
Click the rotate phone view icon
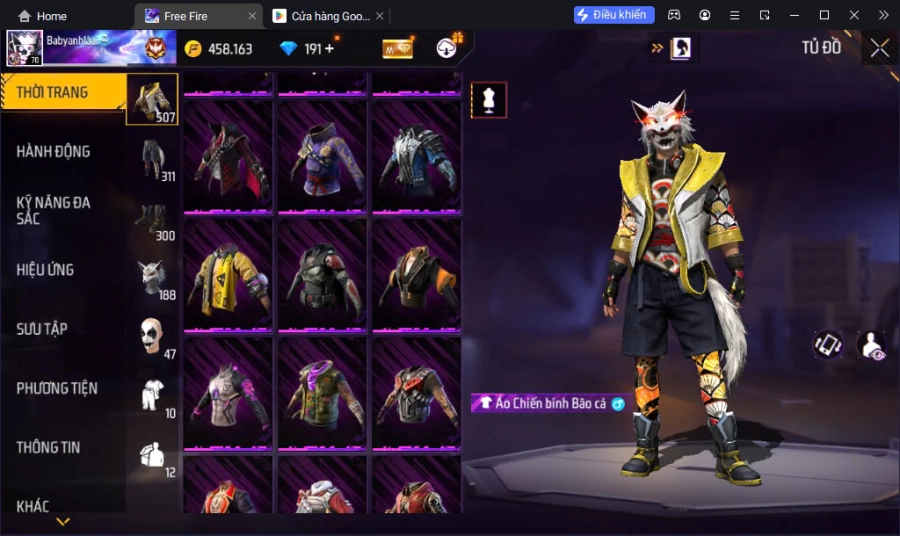pyautogui.click(x=827, y=345)
